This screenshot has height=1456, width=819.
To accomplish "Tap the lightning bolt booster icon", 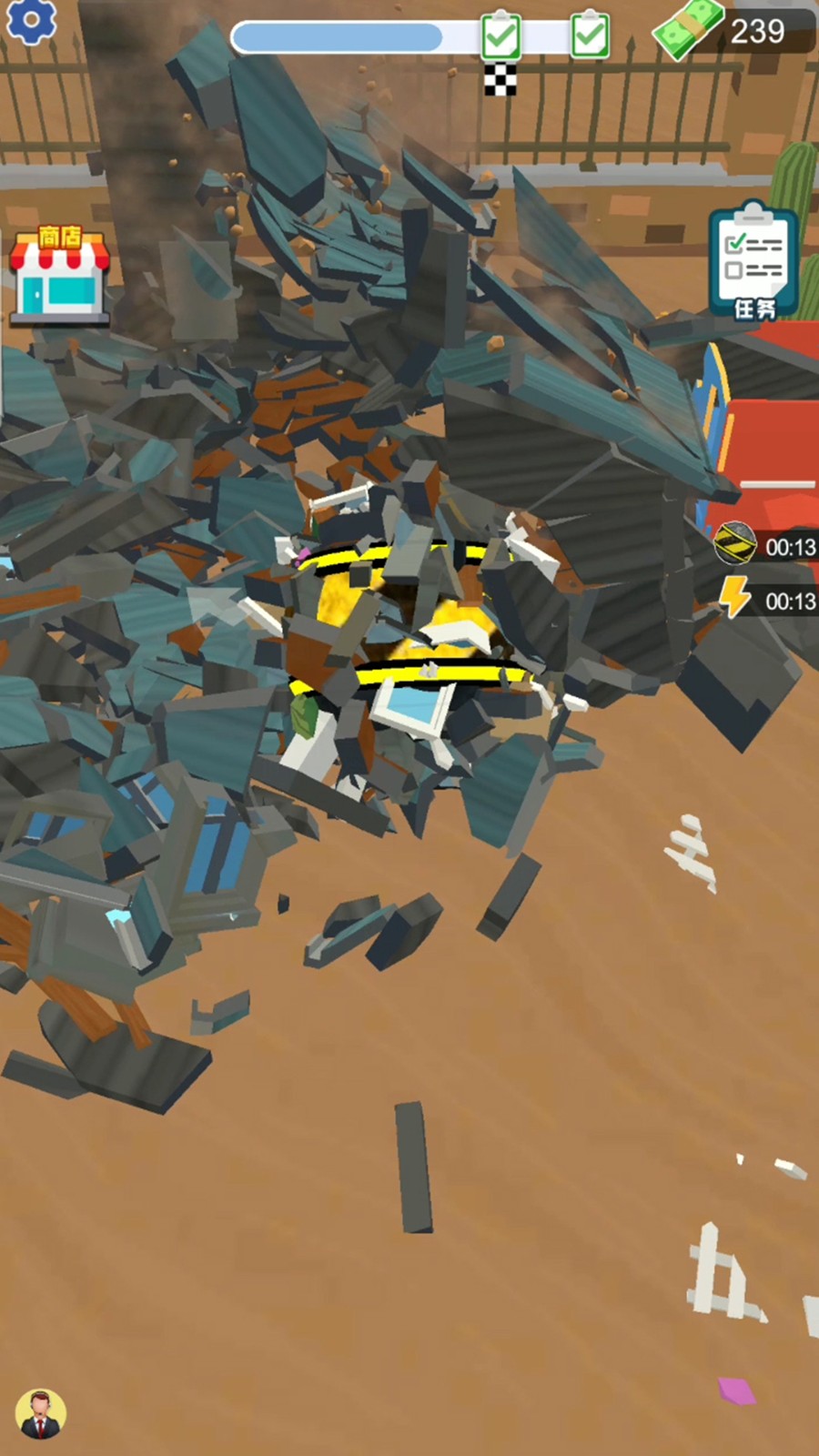I will [x=734, y=599].
